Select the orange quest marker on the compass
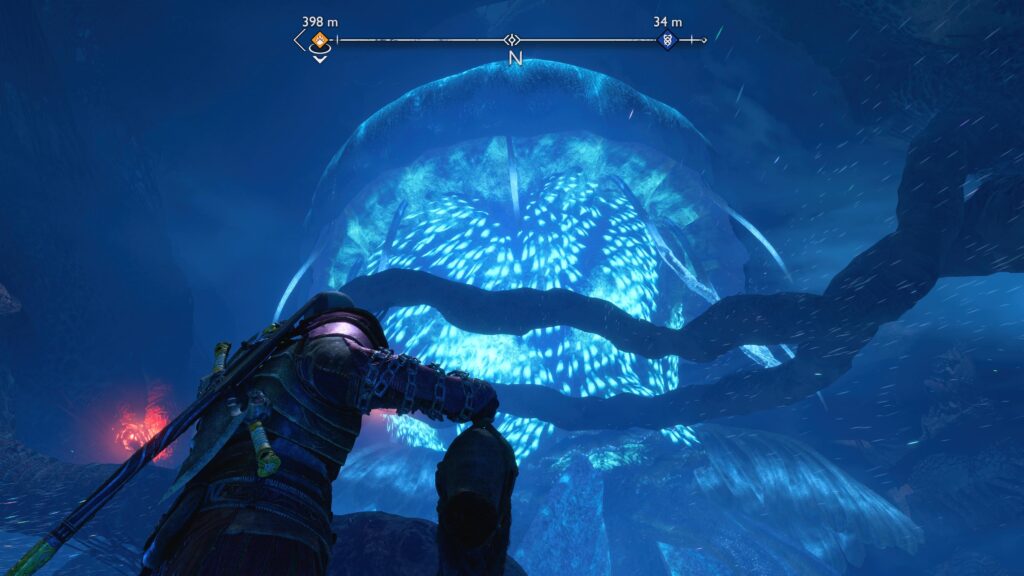The width and height of the screenshot is (1024, 576). (x=319, y=41)
